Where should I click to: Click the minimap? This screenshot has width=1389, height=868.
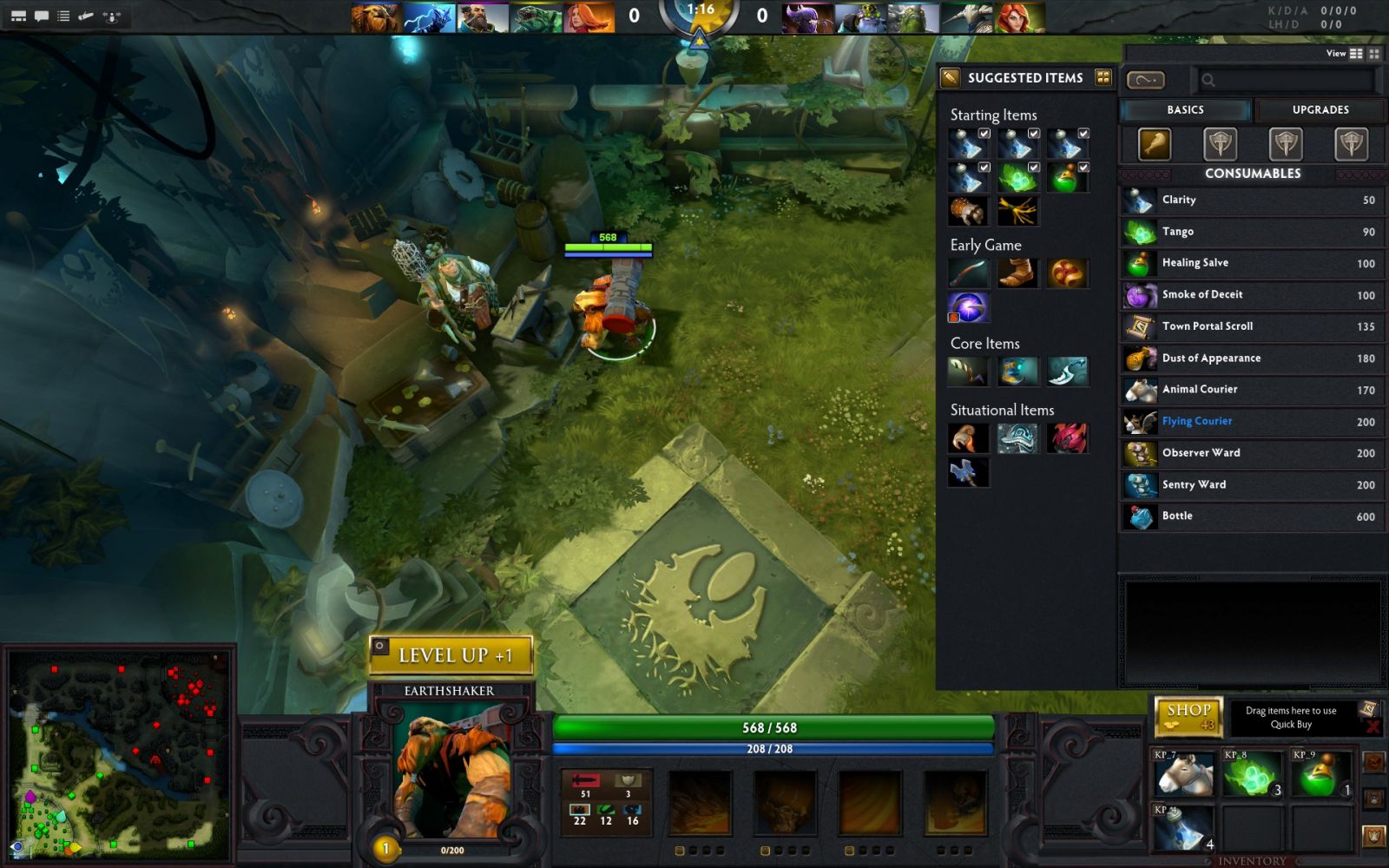coord(118,753)
